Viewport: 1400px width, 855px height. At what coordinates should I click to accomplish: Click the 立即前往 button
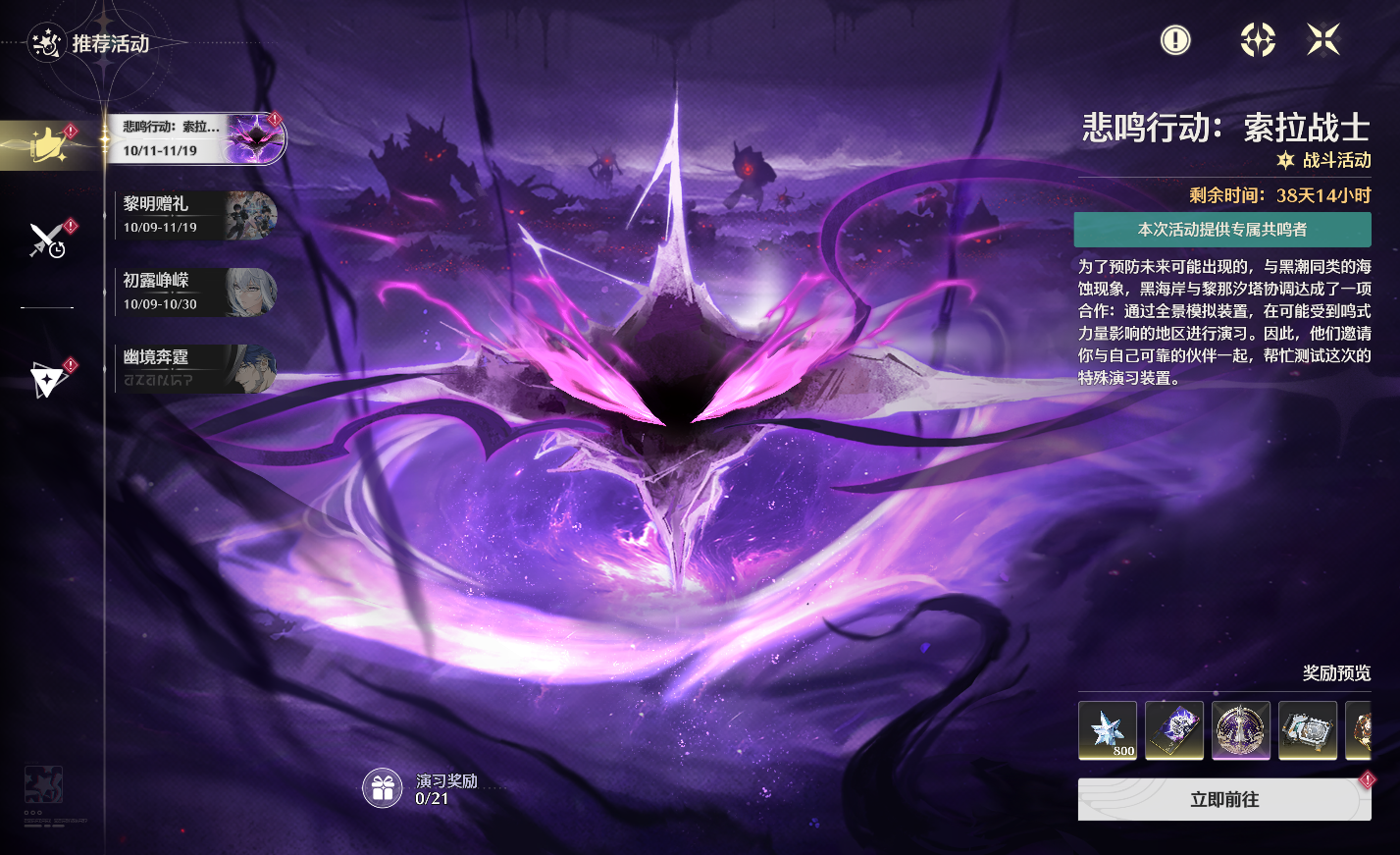[x=1223, y=800]
